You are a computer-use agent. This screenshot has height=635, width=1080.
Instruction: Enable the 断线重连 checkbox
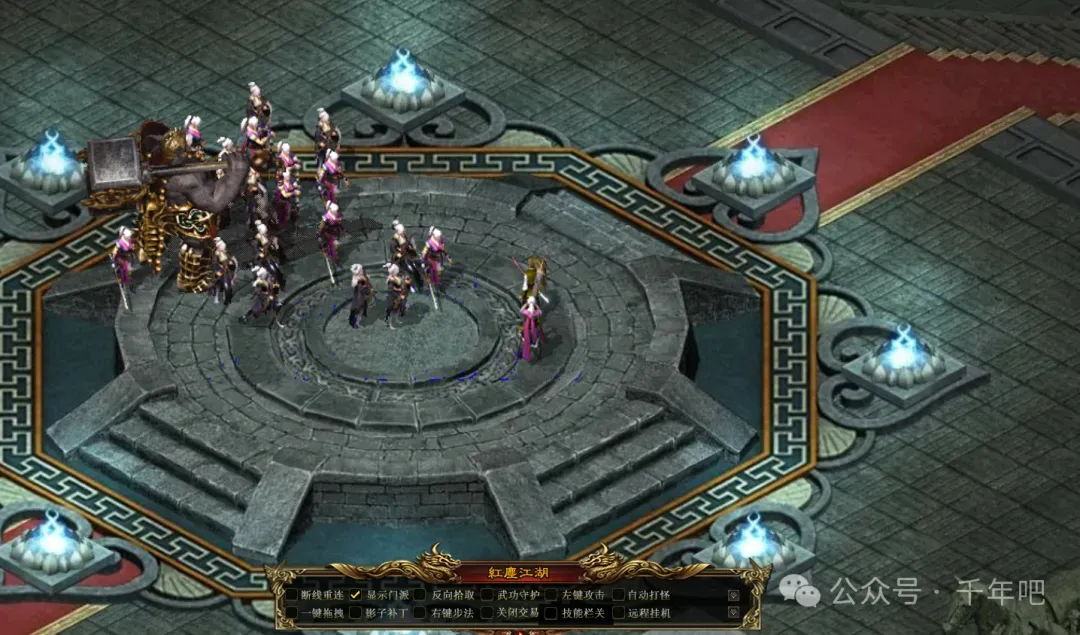[292, 595]
